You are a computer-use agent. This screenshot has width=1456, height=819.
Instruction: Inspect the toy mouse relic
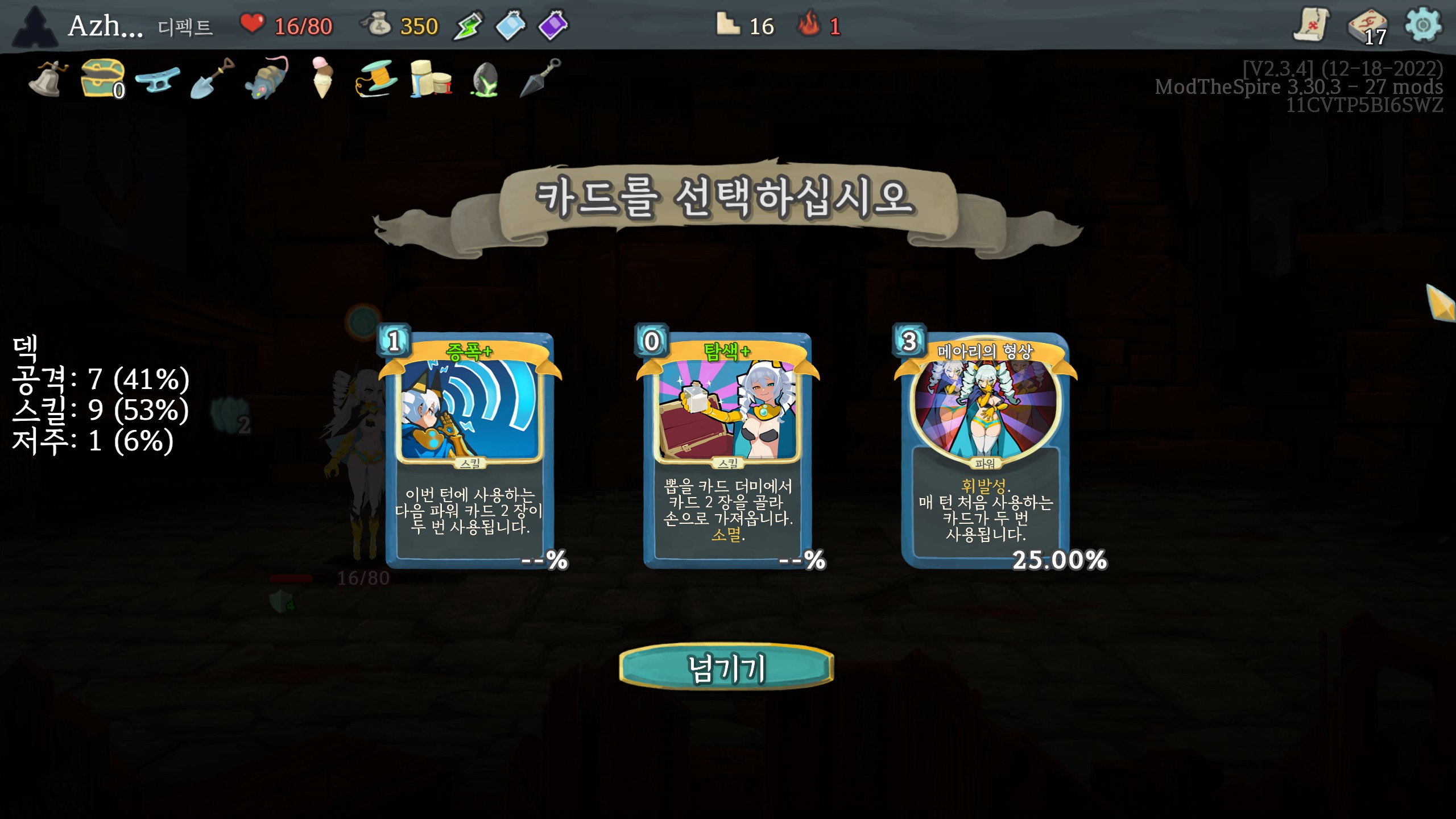(267, 79)
